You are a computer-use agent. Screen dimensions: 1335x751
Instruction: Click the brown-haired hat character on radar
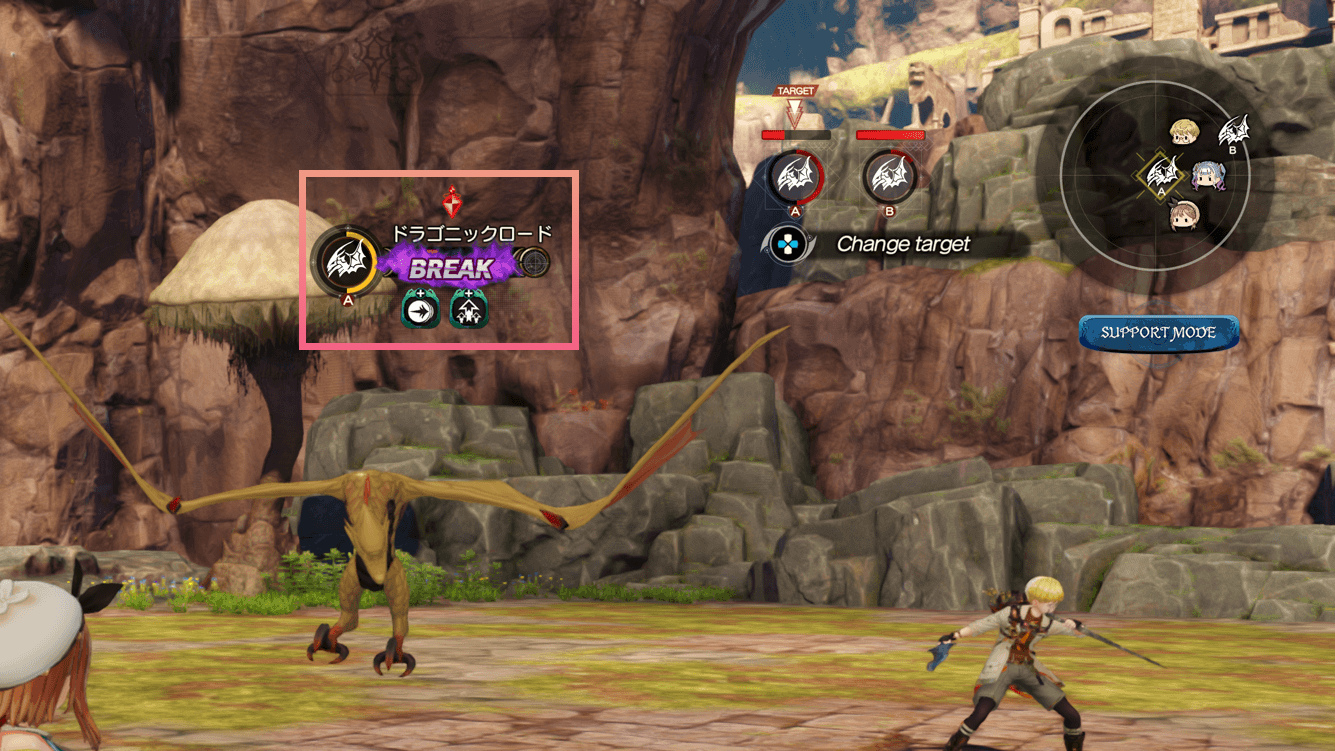pos(1186,214)
